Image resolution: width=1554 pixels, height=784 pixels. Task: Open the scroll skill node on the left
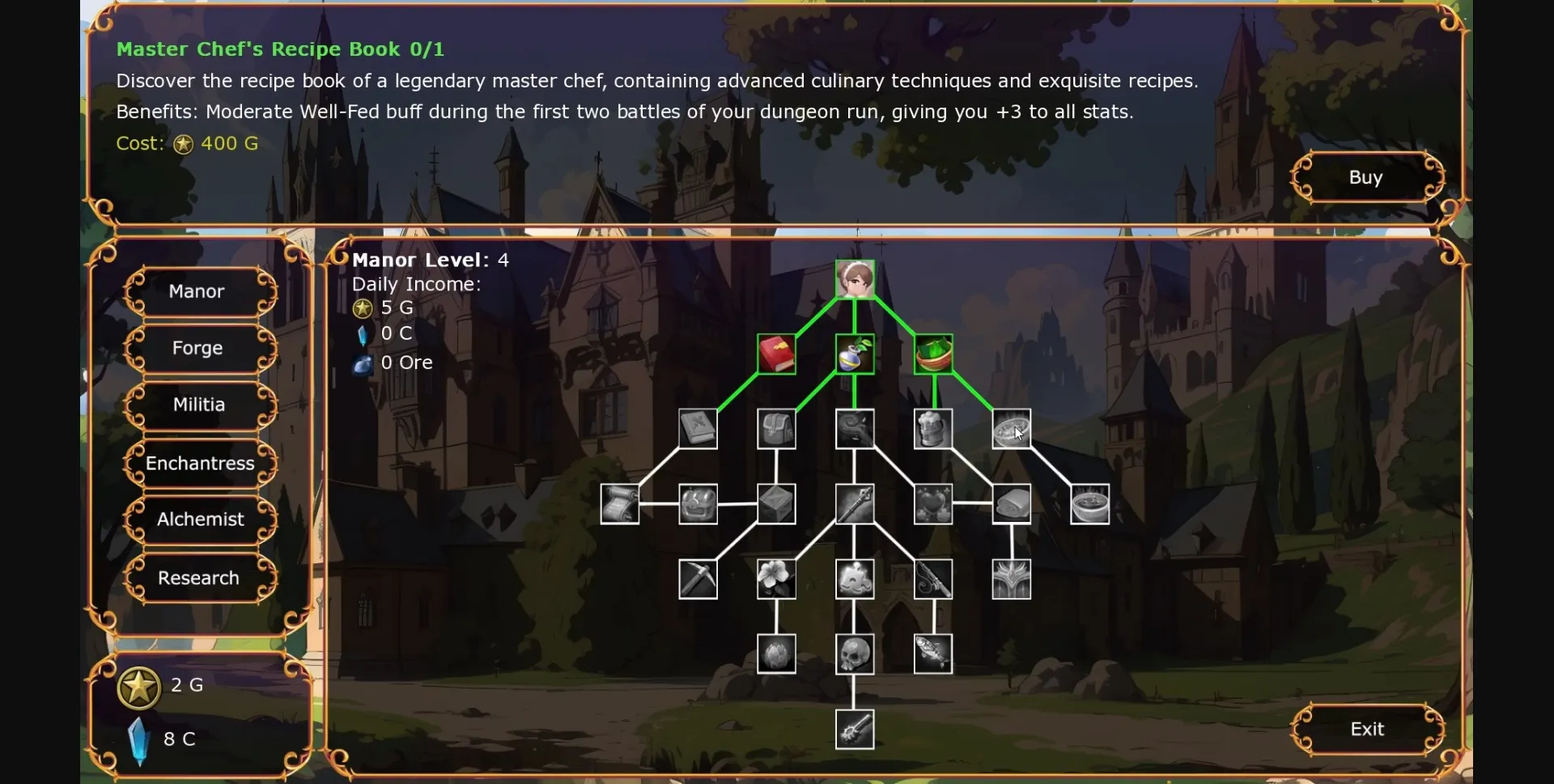tap(620, 503)
